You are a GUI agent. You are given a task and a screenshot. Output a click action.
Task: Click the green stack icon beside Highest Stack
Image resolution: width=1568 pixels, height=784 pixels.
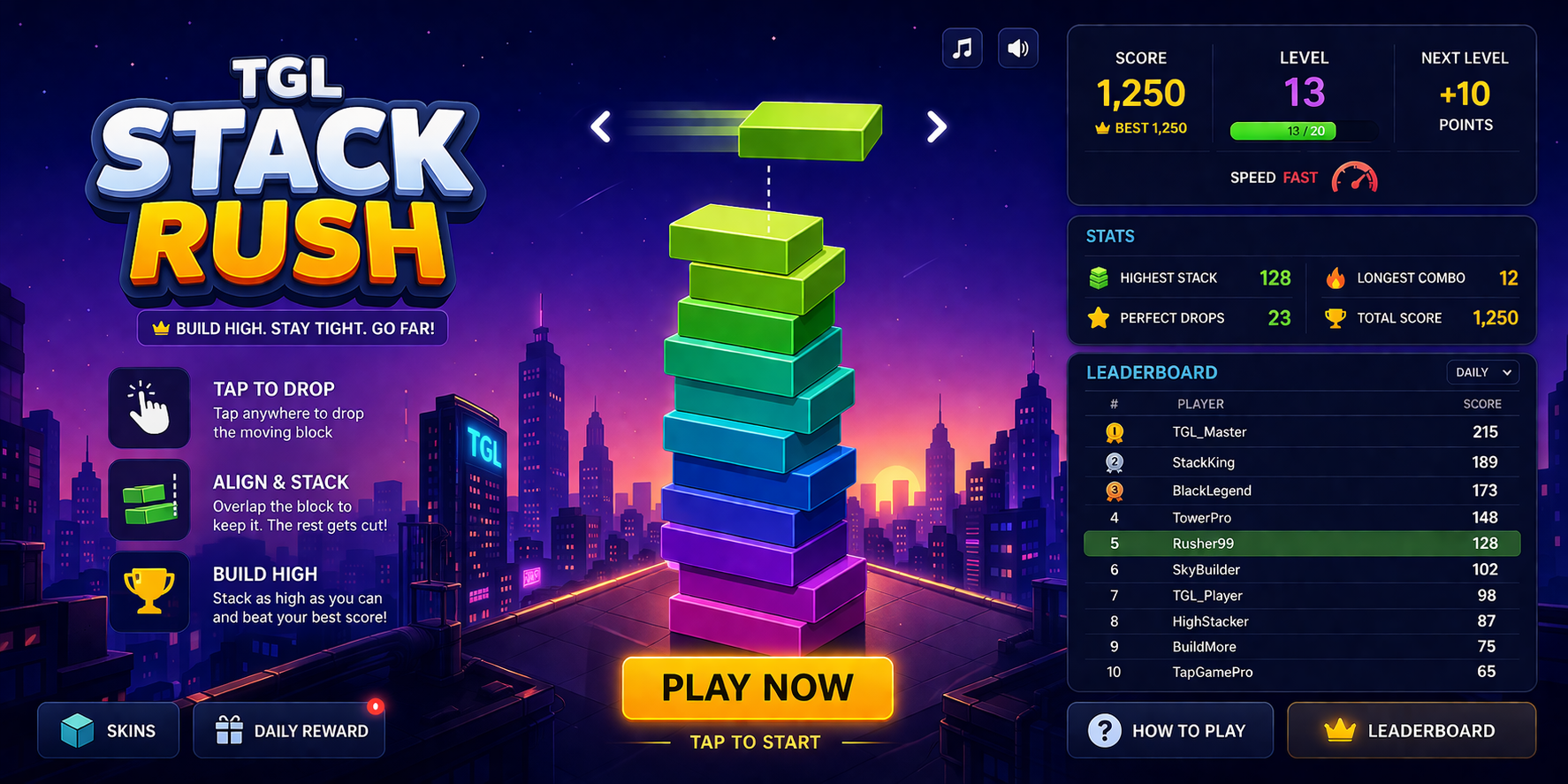pyautogui.click(x=1099, y=277)
